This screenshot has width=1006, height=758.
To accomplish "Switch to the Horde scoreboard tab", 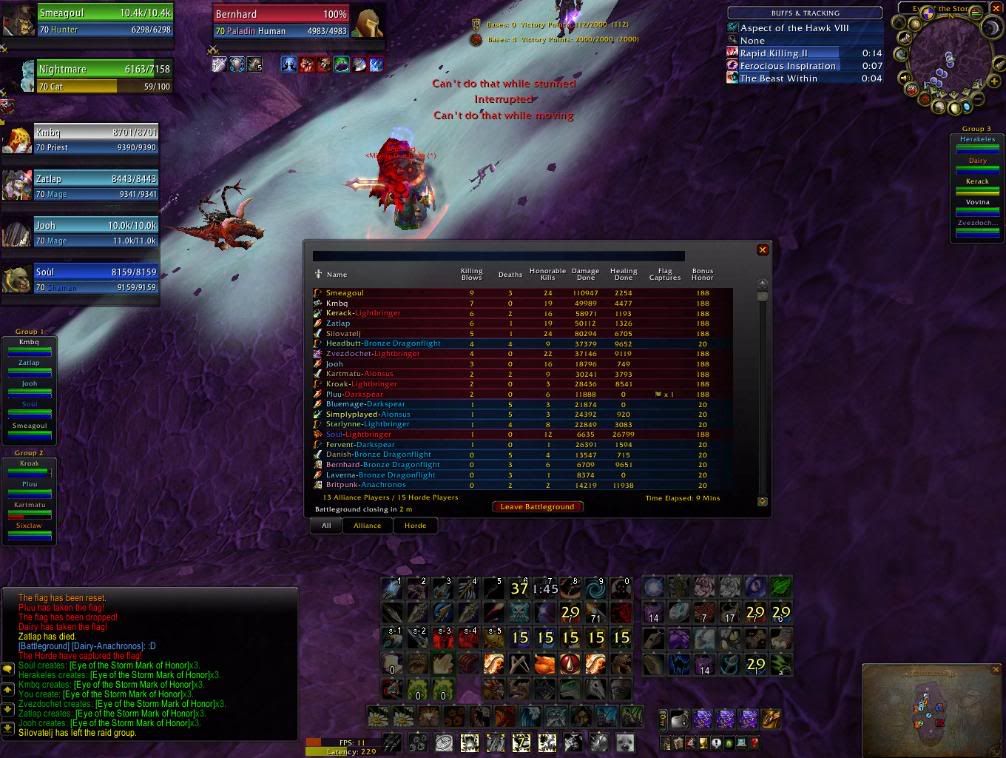I will coord(415,525).
